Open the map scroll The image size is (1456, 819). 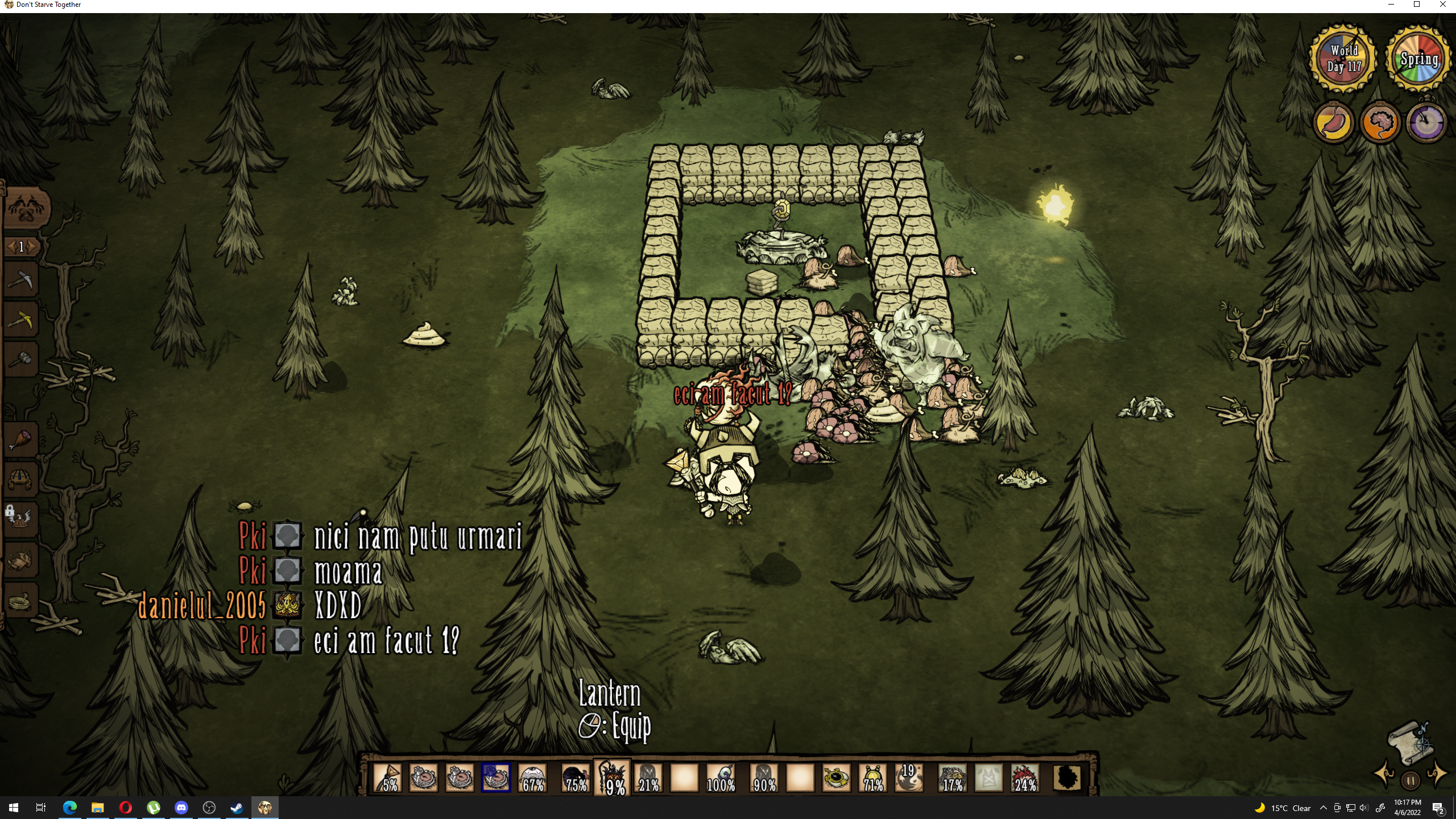tap(1408, 743)
